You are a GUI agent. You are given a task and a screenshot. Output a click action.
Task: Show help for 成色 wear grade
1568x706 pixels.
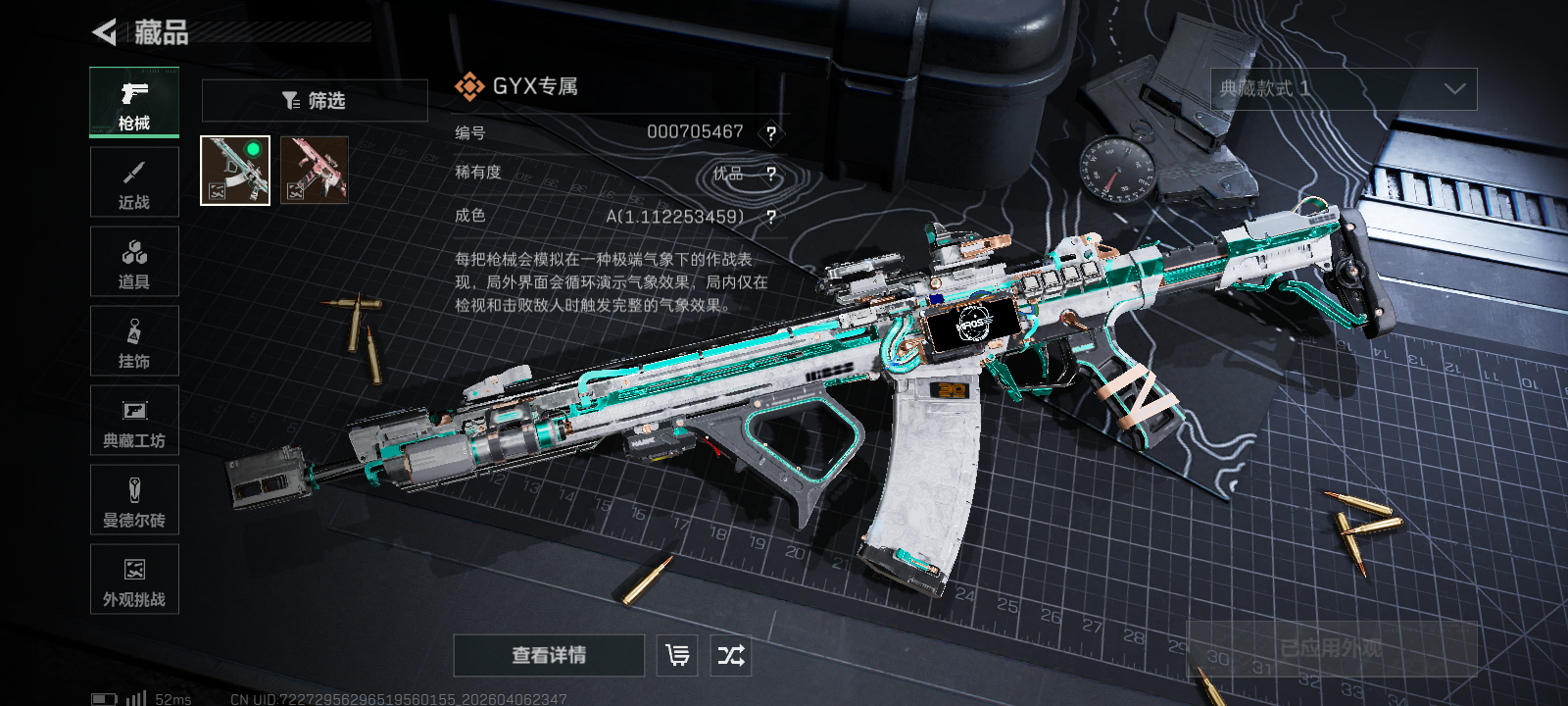click(x=771, y=218)
